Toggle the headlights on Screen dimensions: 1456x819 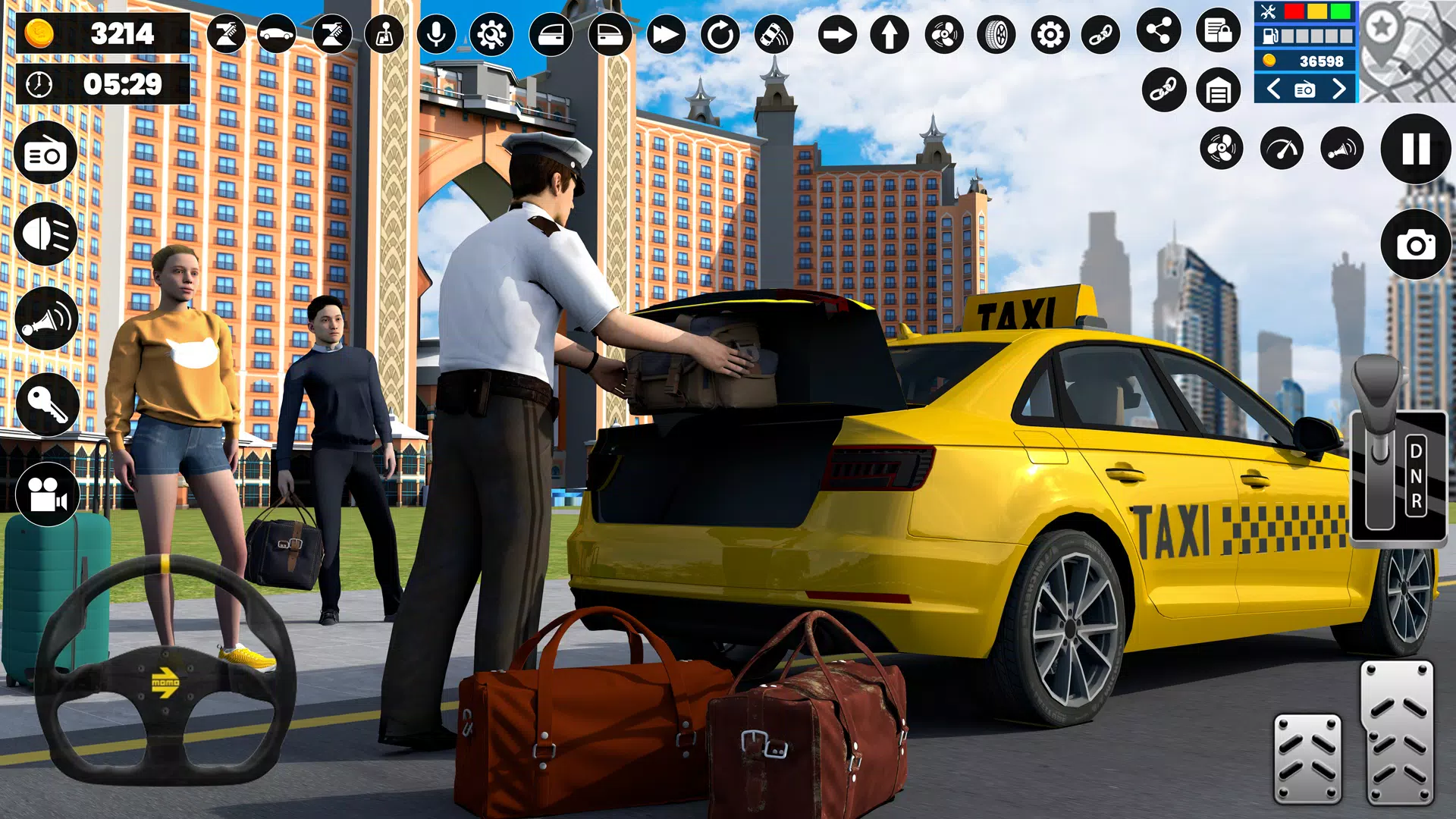44,232
